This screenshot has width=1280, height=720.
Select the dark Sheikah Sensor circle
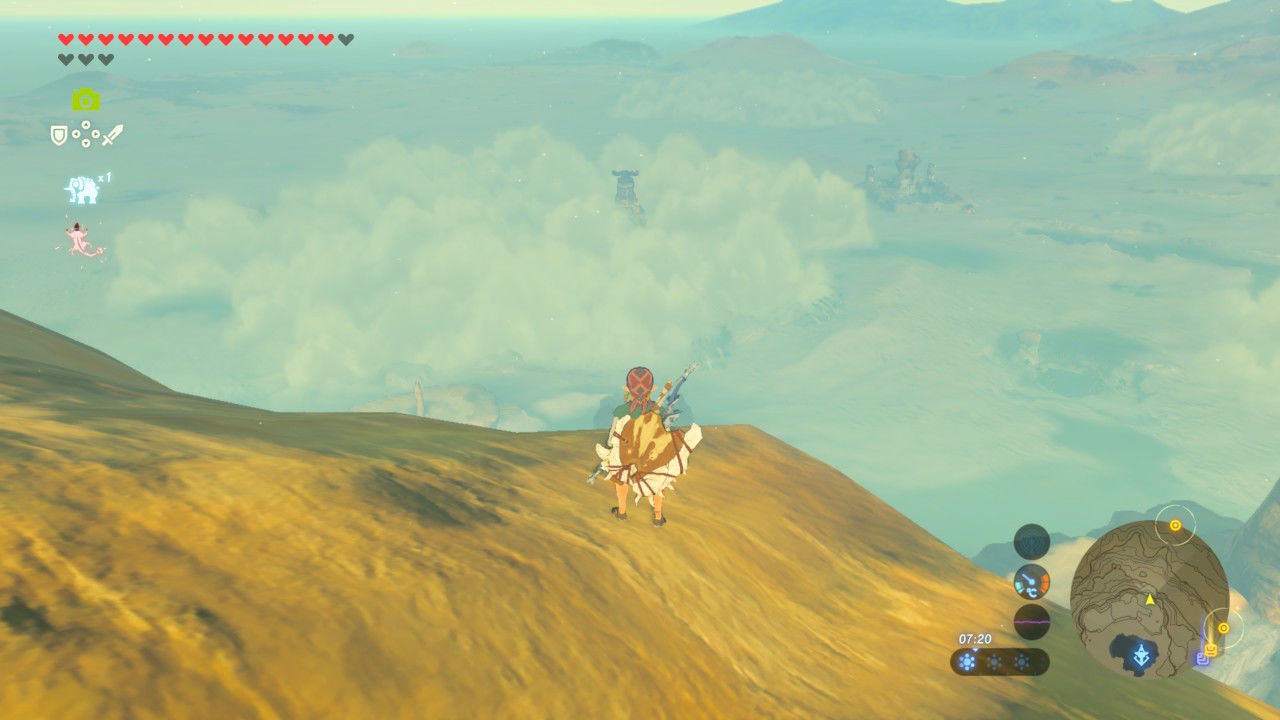coord(1032,541)
